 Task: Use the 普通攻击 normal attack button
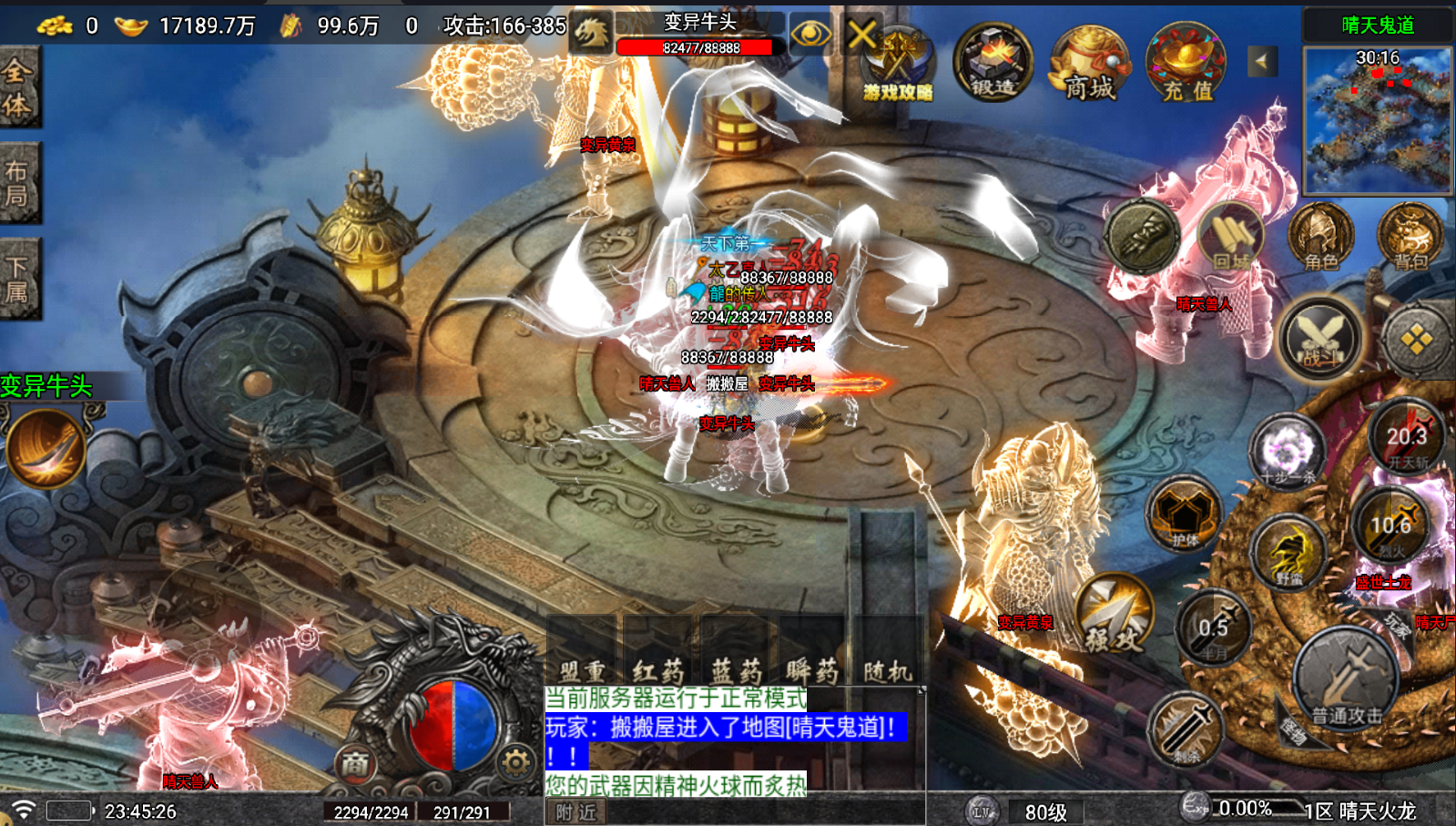coord(1346,680)
